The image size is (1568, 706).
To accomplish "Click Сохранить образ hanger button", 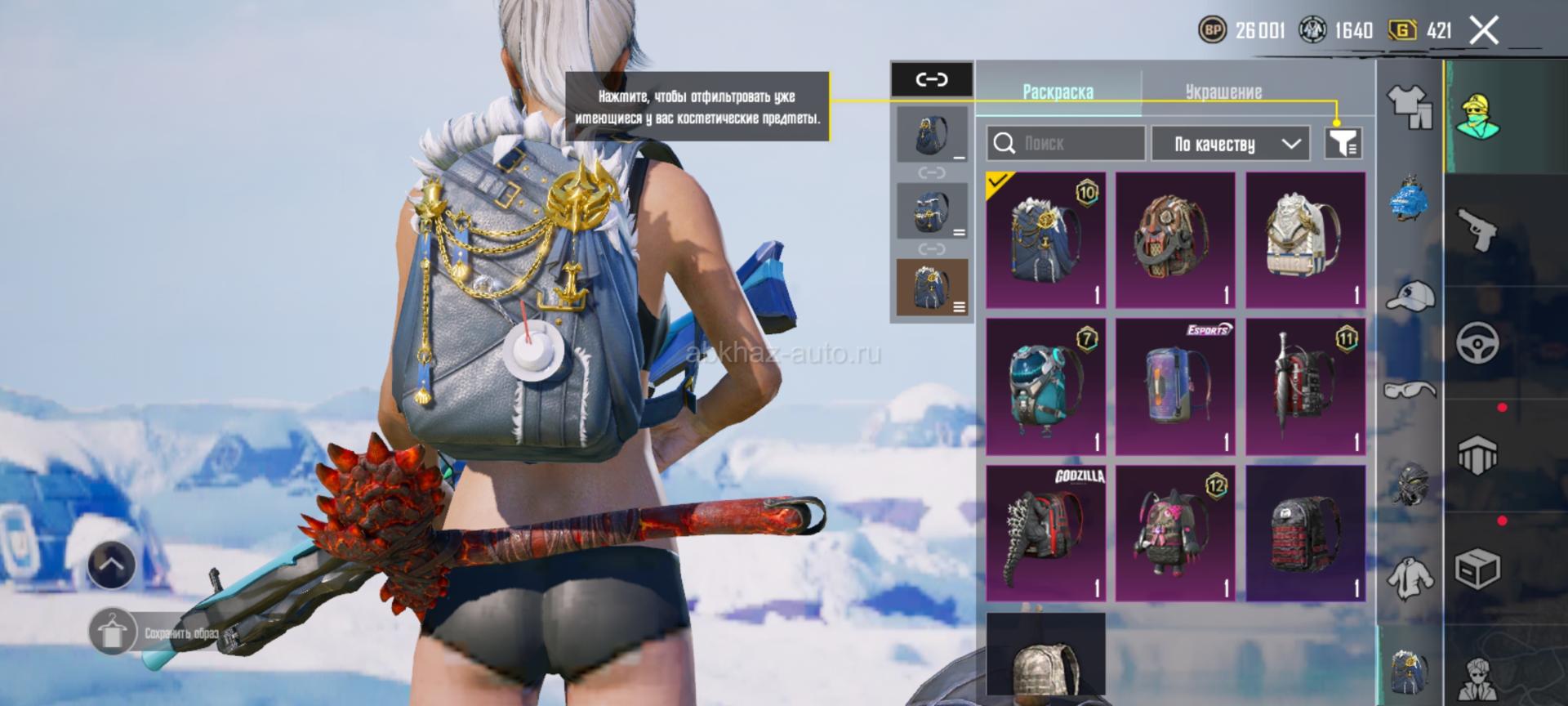I will point(113,632).
